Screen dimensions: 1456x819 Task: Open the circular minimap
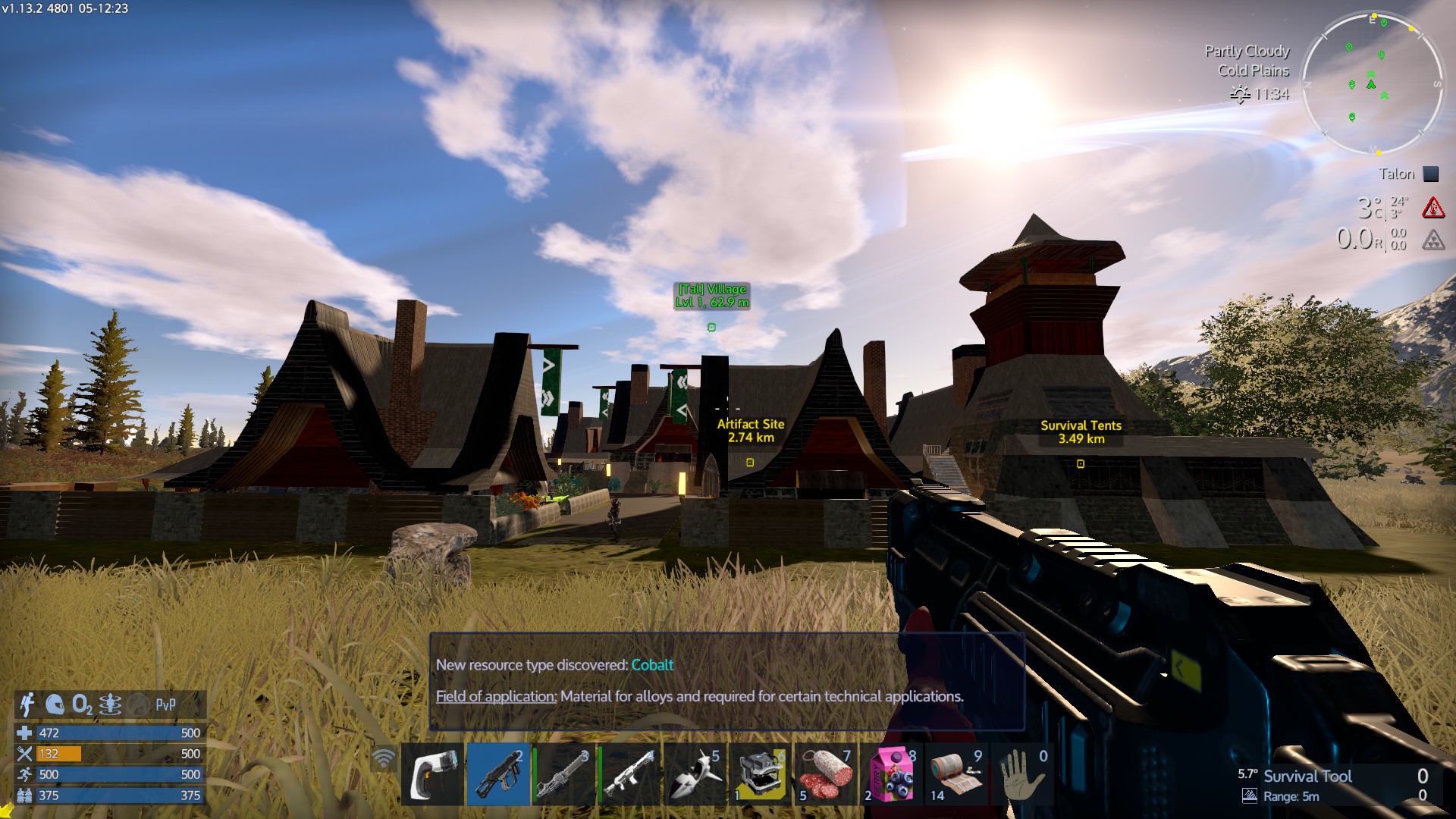tap(1373, 83)
